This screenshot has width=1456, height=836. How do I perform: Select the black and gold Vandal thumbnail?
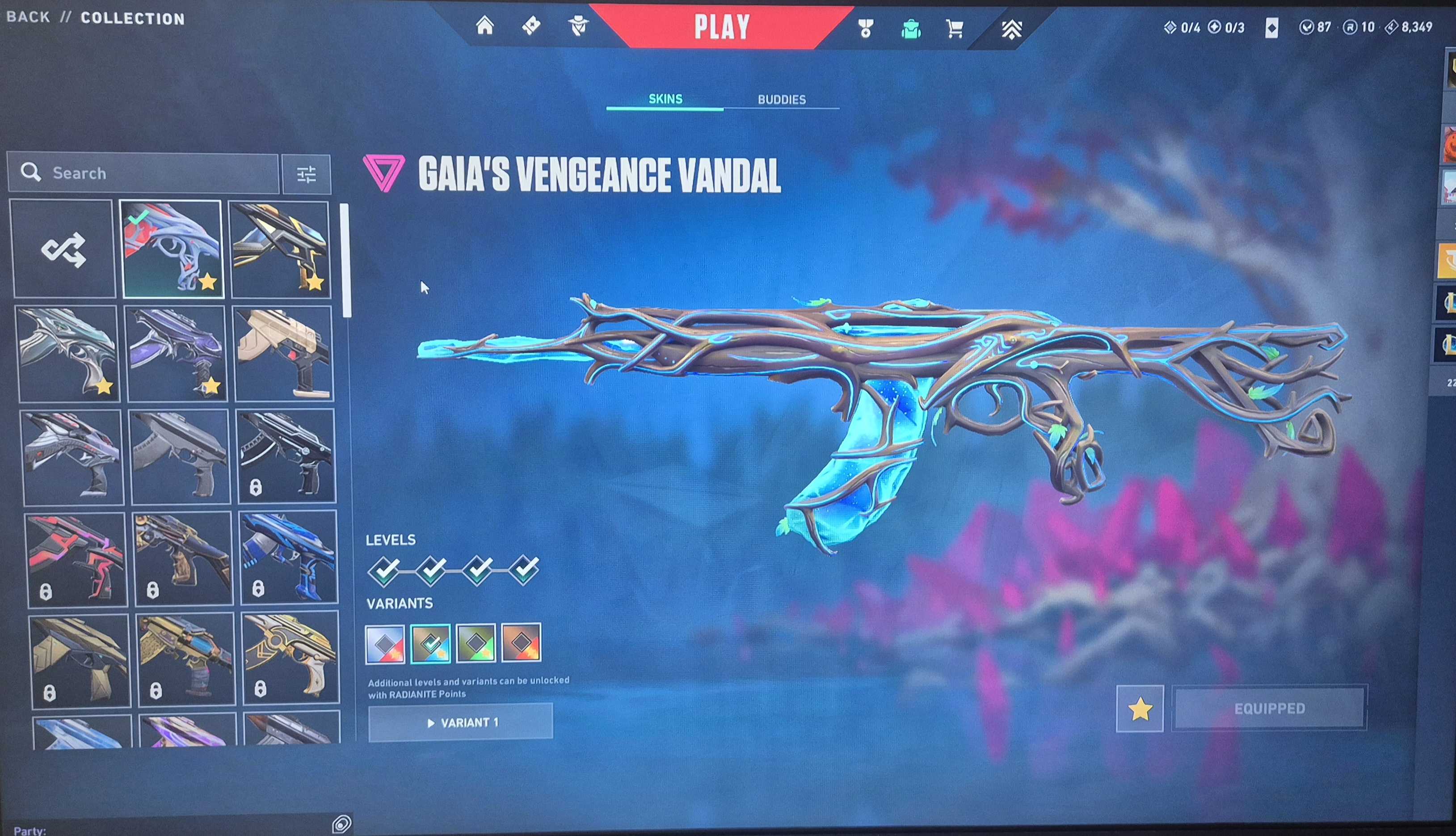tap(280, 249)
